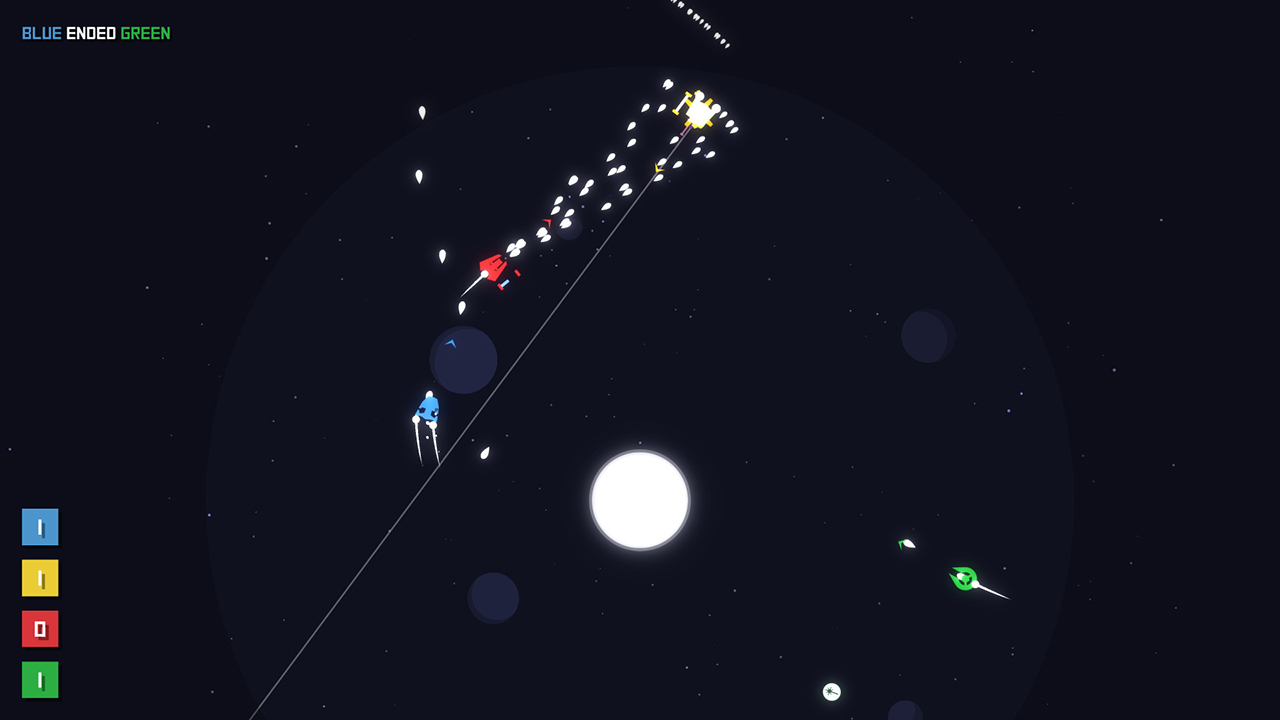
Task: Click the yellow missile below the explosion
Action: pyautogui.click(x=658, y=169)
